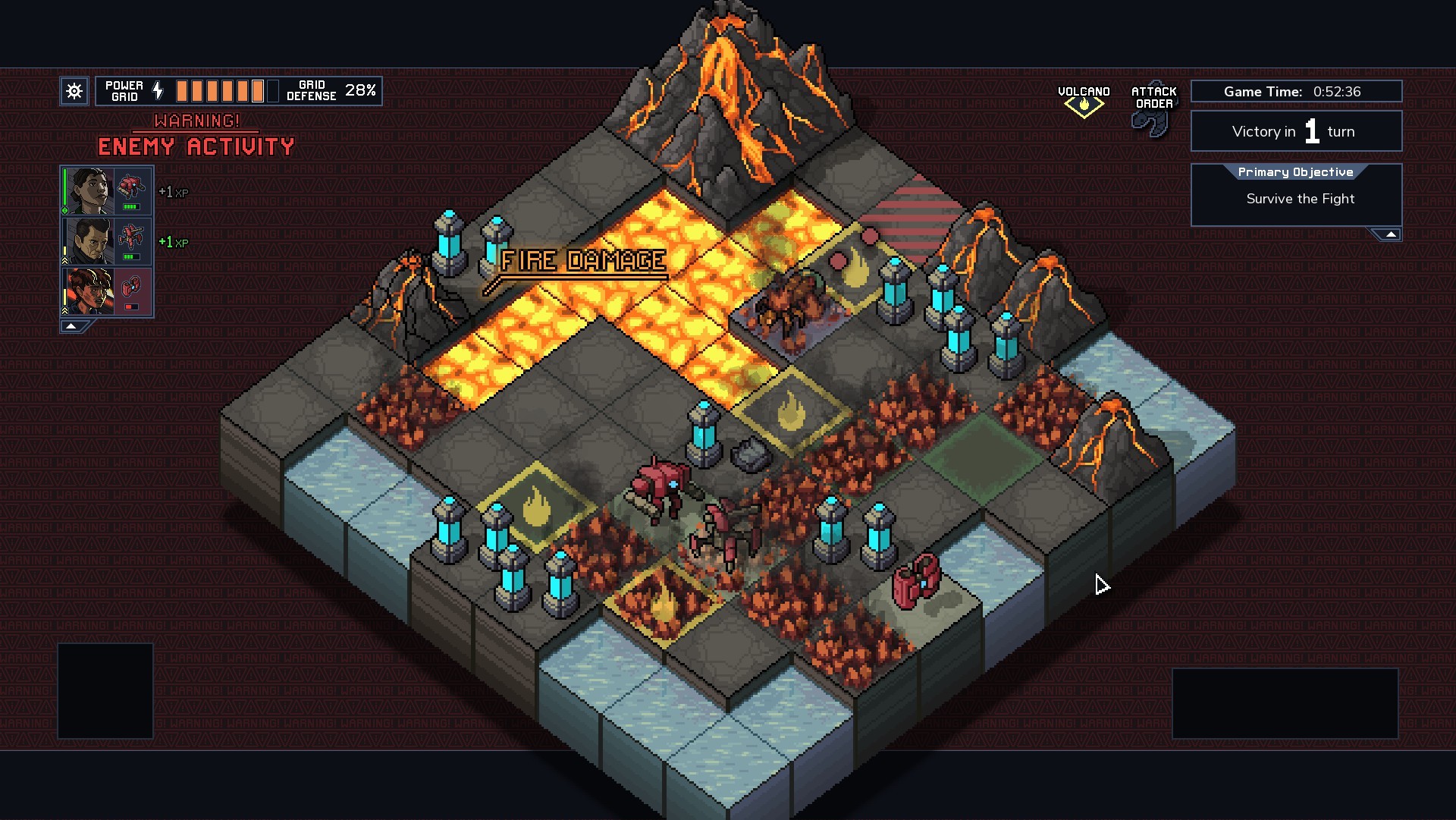Open the settings gear icon
Image resolution: width=1456 pixels, height=820 pixels.
pos(74,91)
